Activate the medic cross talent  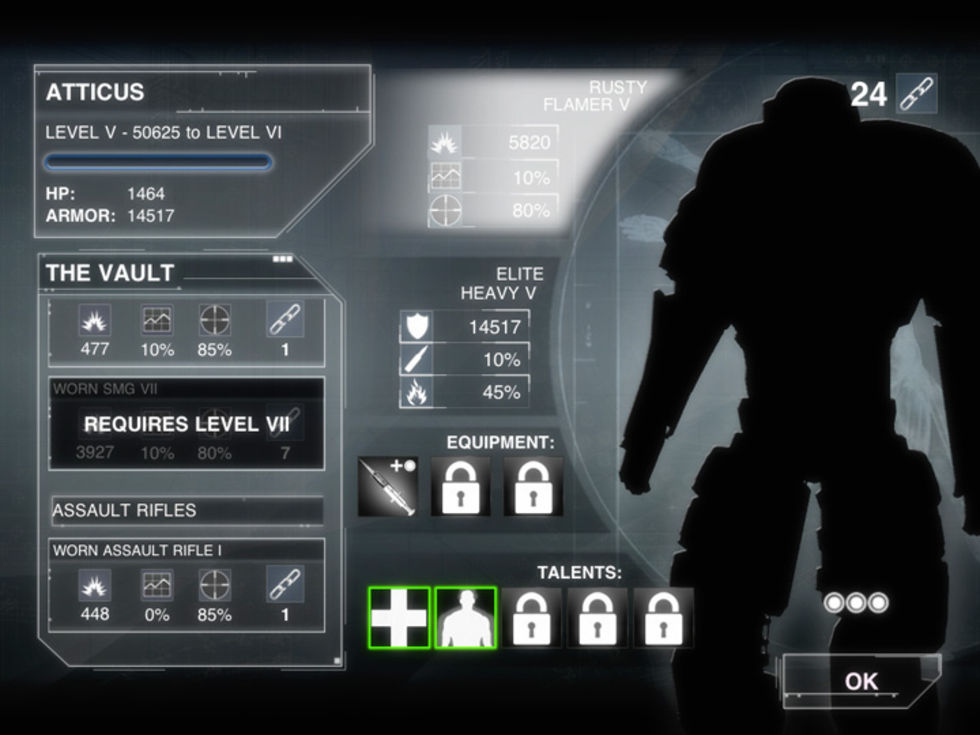pyautogui.click(x=399, y=617)
